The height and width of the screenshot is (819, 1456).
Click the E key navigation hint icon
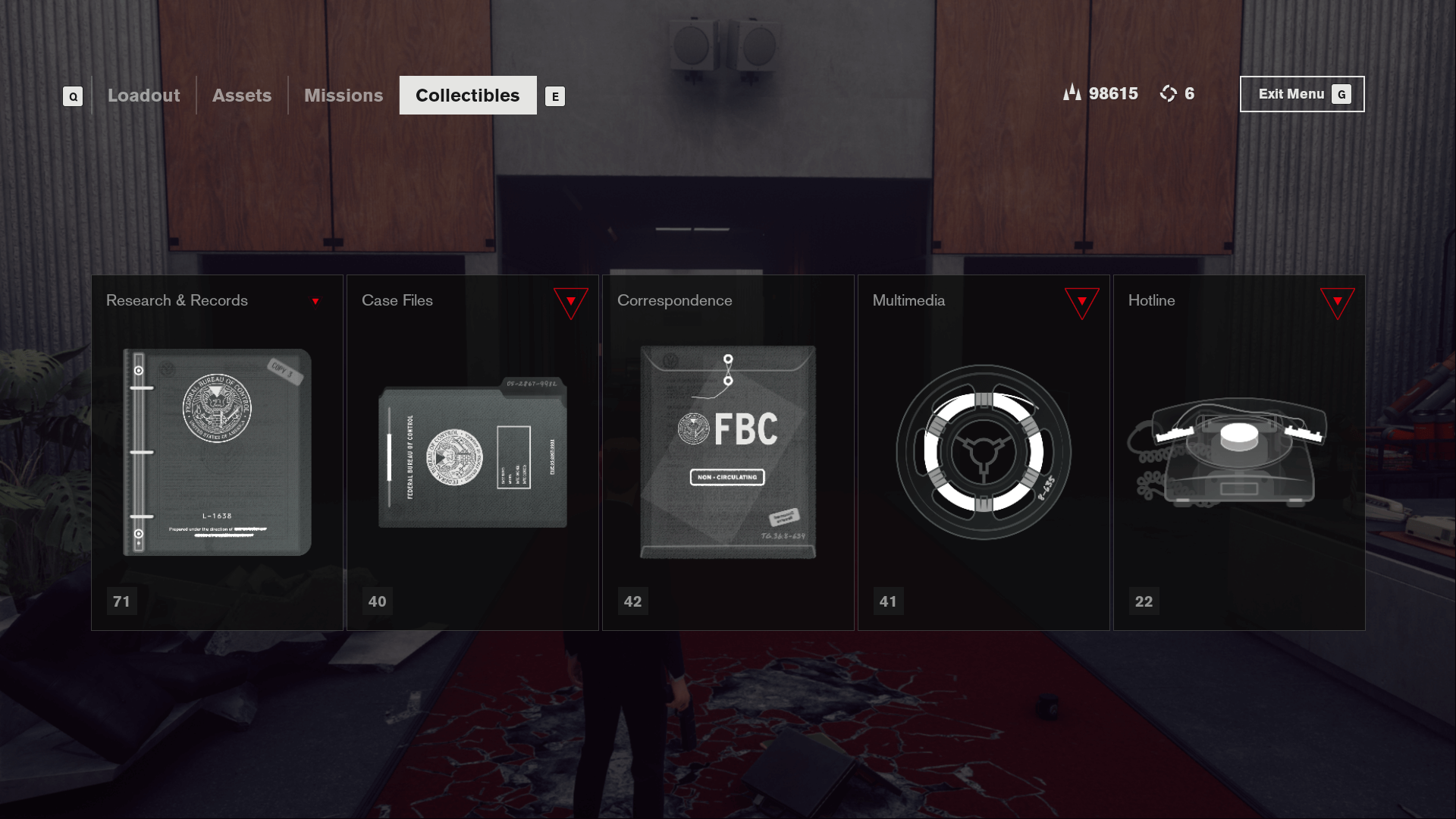tap(556, 96)
